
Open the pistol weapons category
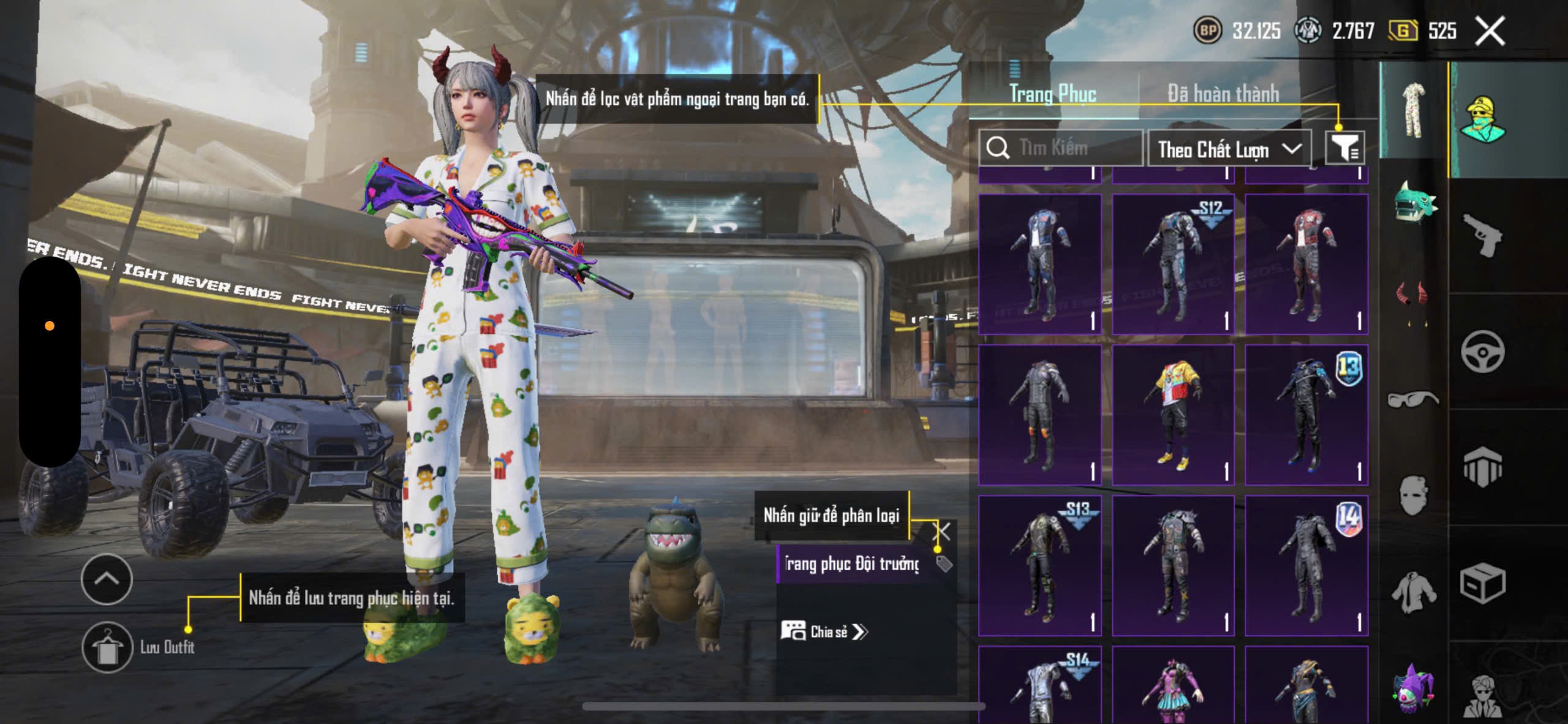point(1482,235)
